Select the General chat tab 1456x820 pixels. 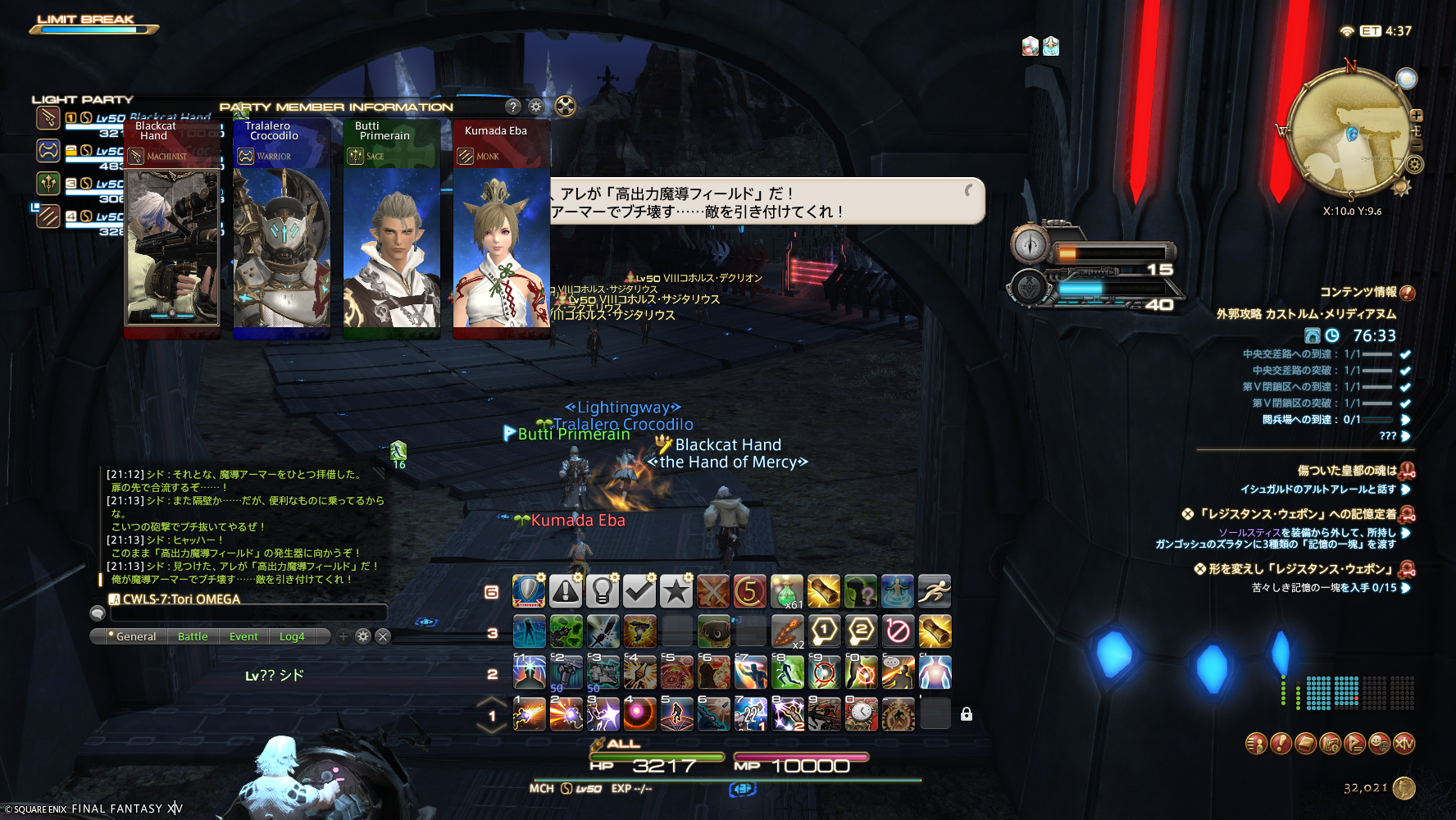[x=135, y=636]
